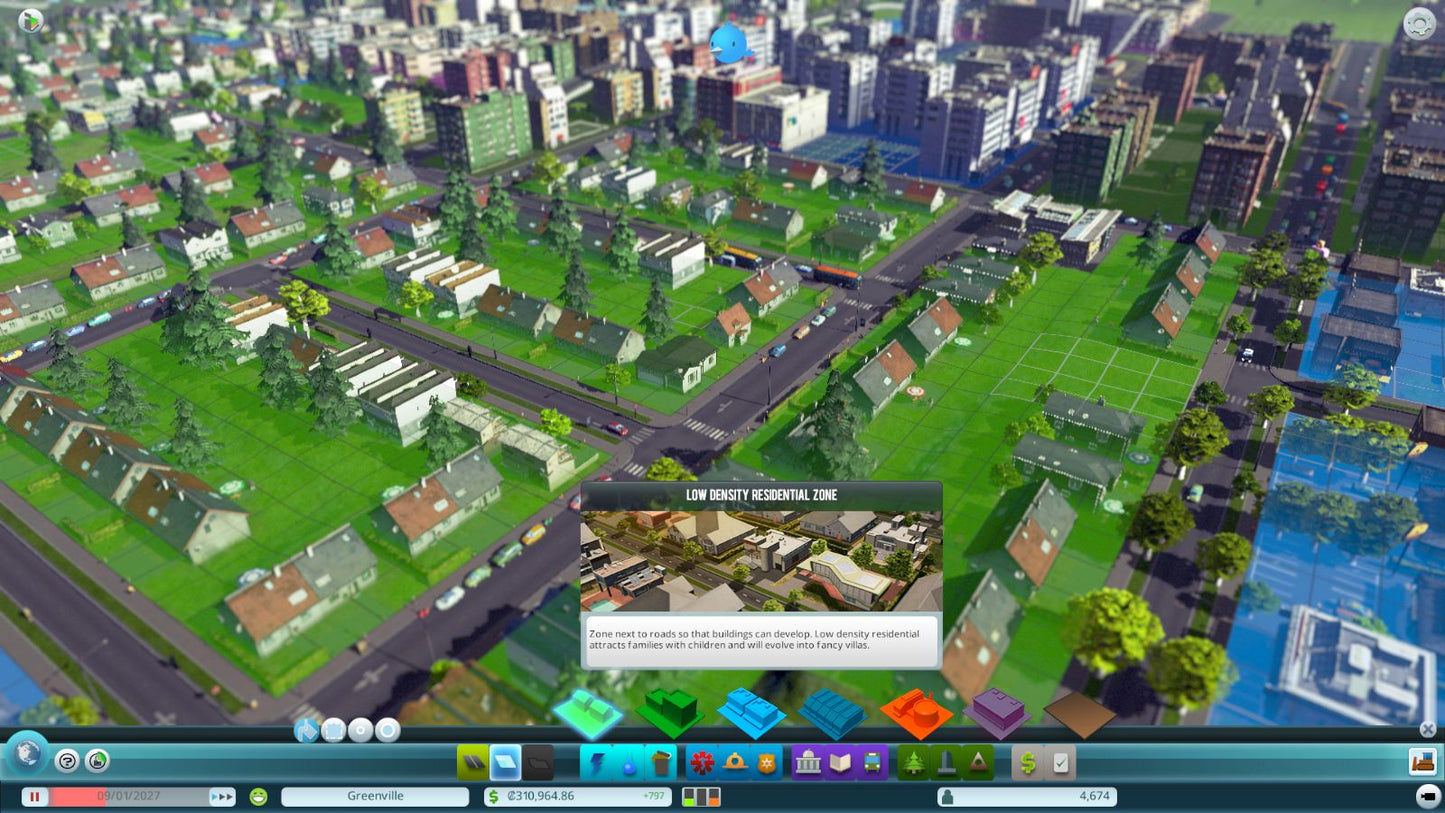
Task: Select the brown De-zone swatch
Action: [1077, 712]
